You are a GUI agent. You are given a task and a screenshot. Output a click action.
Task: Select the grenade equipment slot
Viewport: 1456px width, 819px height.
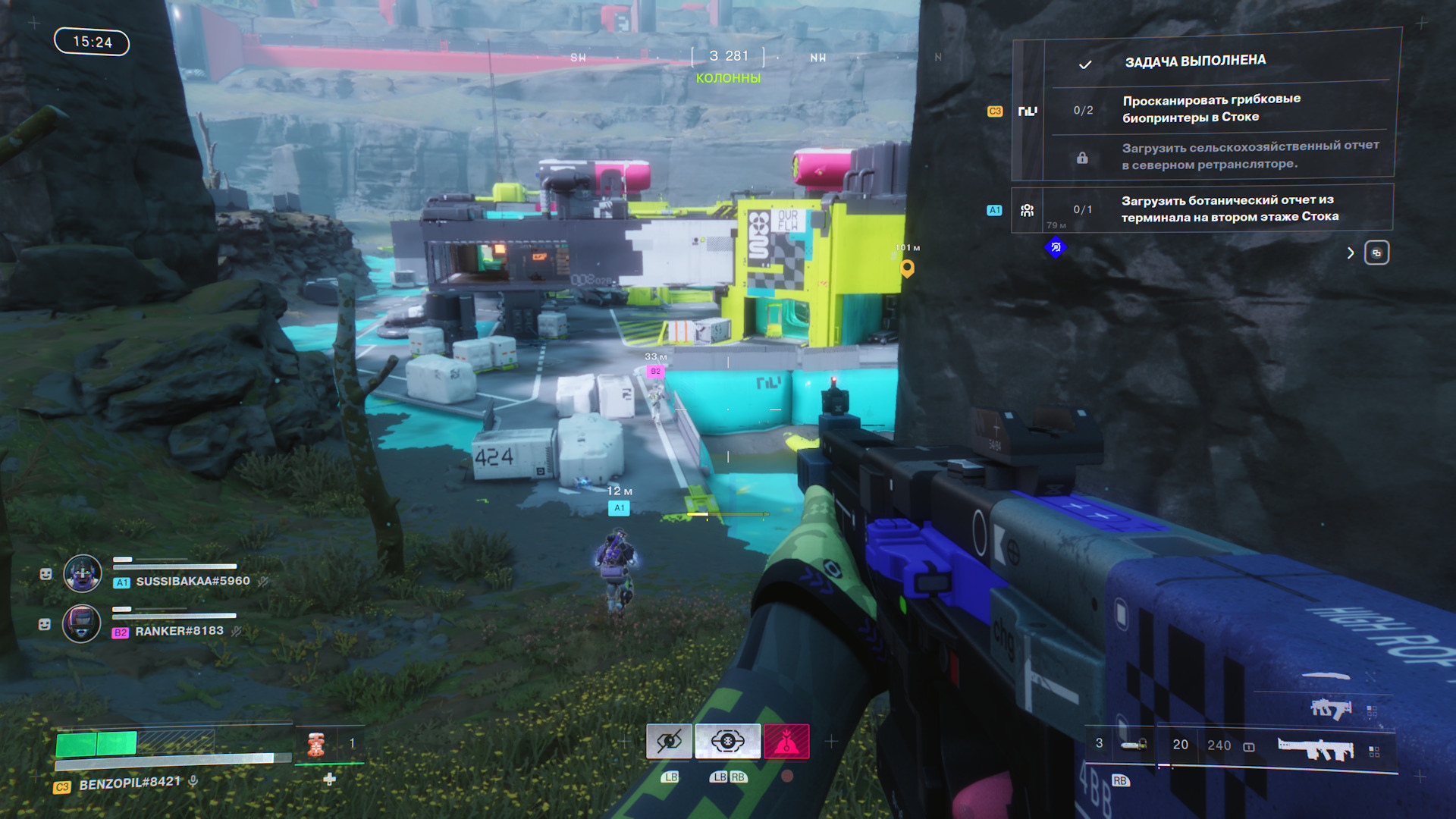pos(1134,745)
